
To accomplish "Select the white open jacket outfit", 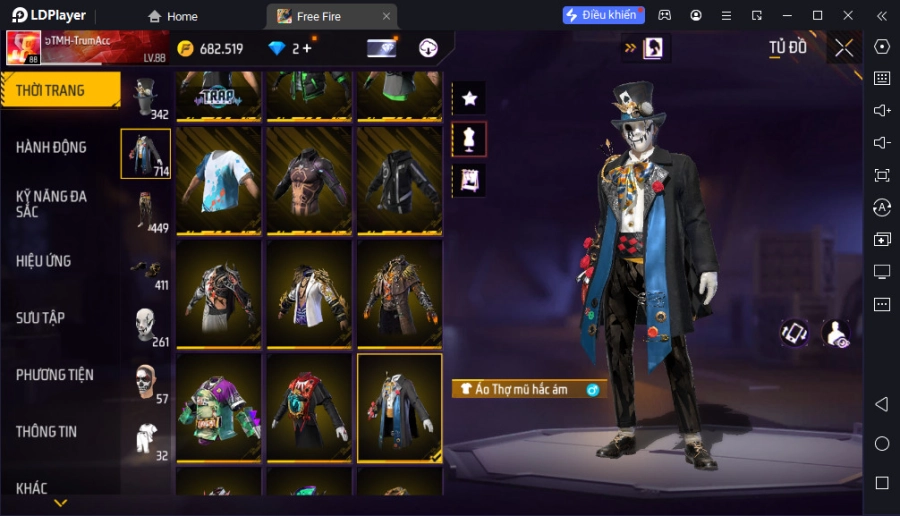I will (308, 293).
